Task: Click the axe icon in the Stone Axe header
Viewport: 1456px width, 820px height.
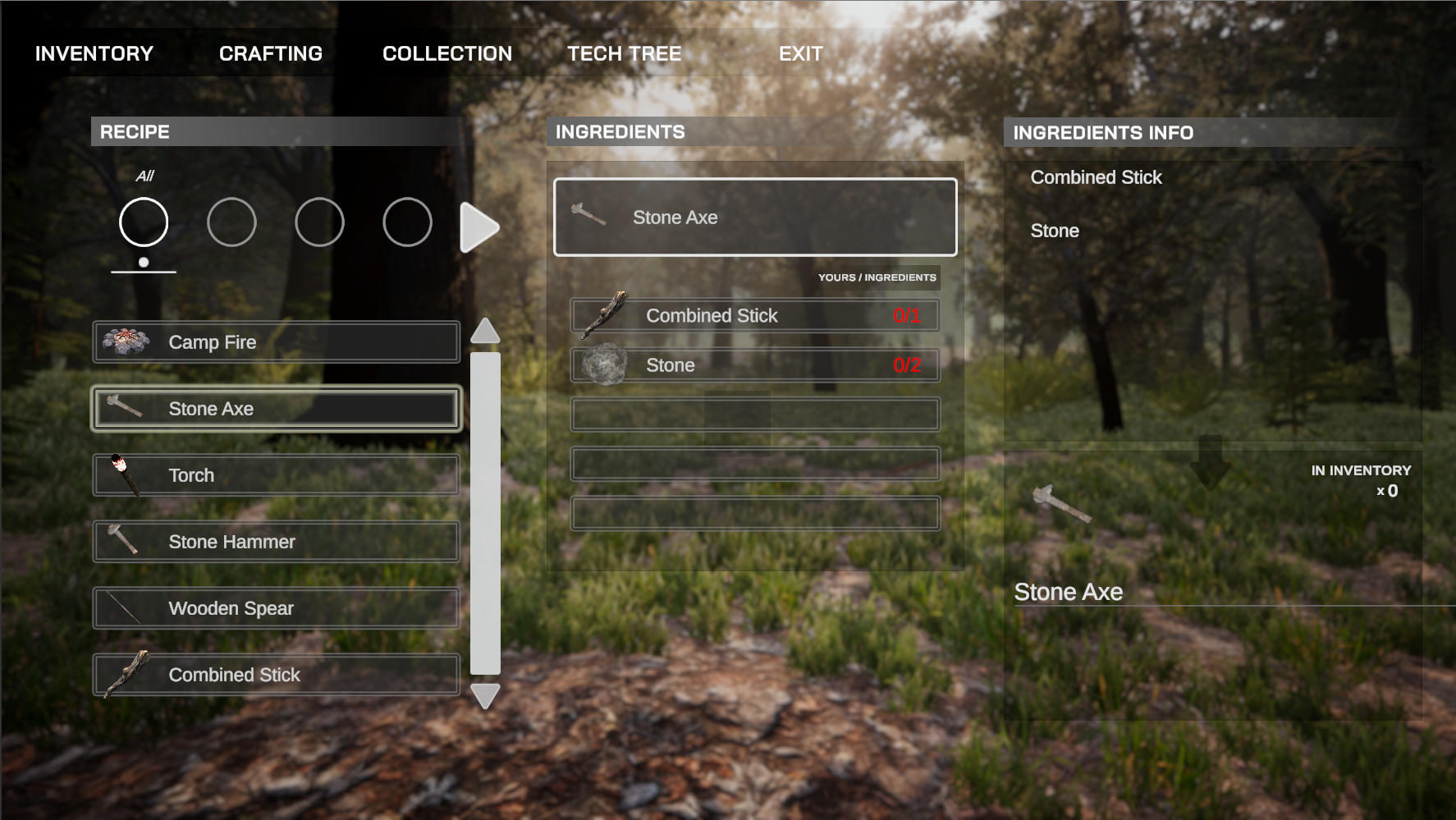Action: coord(589,216)
